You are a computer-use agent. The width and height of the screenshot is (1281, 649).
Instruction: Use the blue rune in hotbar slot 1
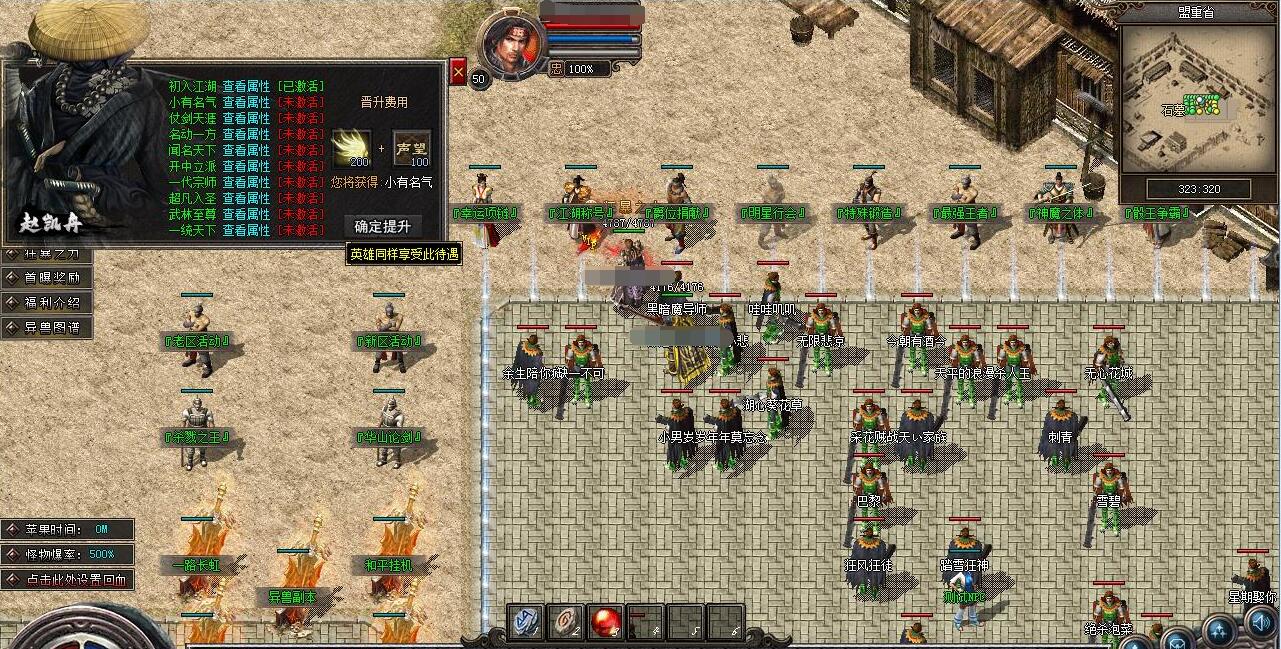point(527,622)
